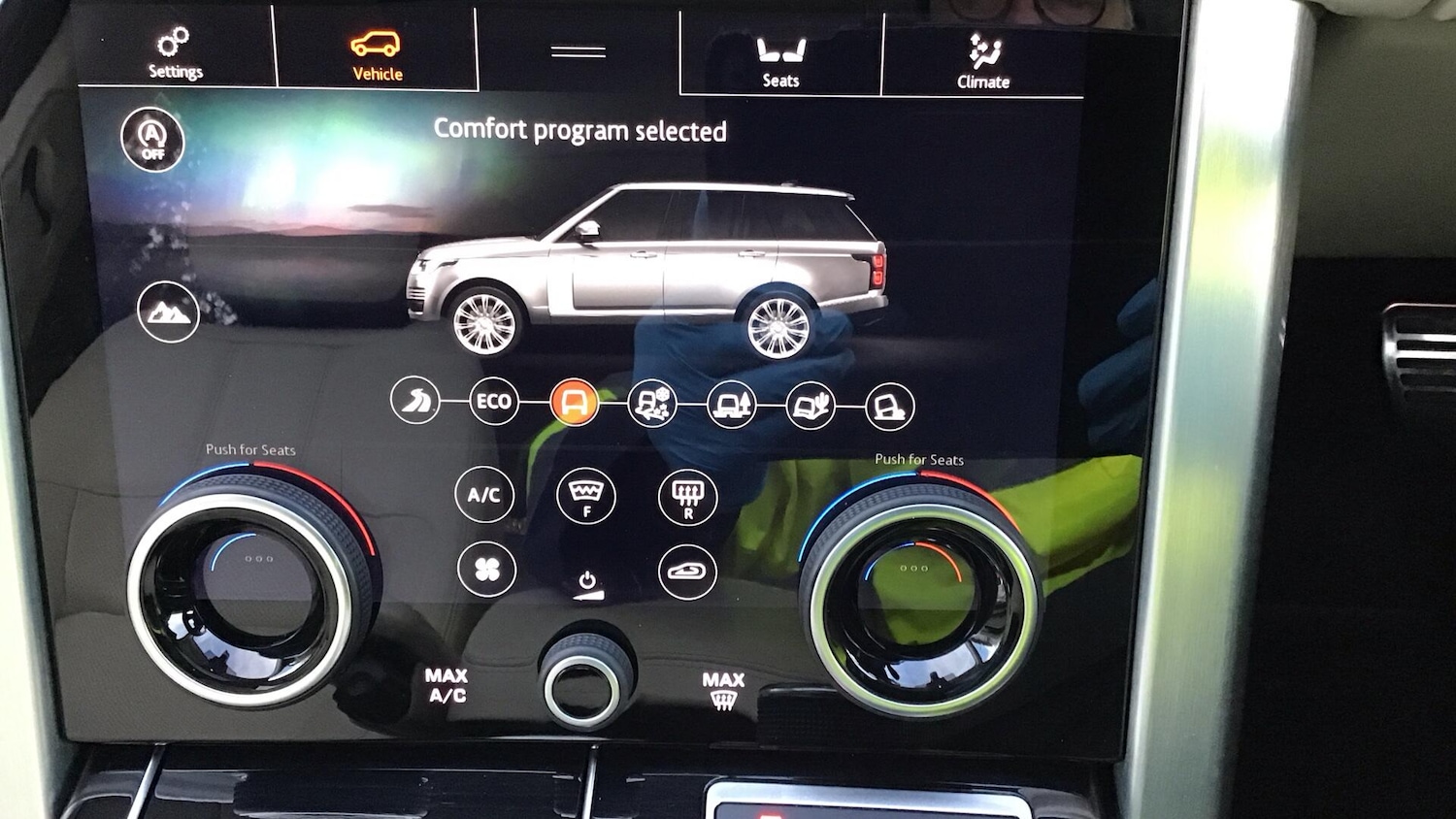Tap the off-road ride height icon
This screenshot has width=1456, height=819.
pyautogui.click(x=169, y=314)
